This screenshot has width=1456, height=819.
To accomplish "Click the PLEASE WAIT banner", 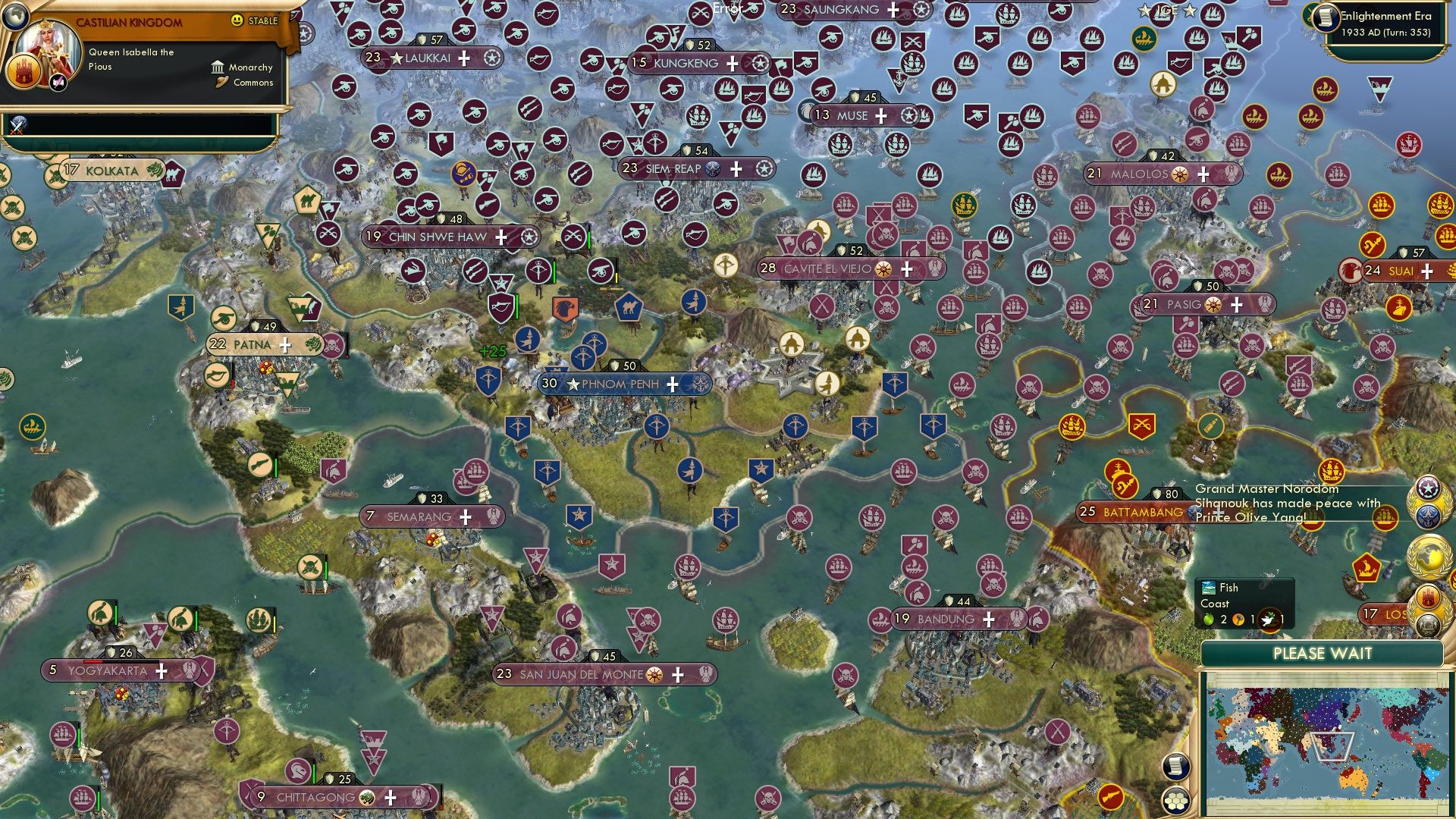I will pos(1324,654).
